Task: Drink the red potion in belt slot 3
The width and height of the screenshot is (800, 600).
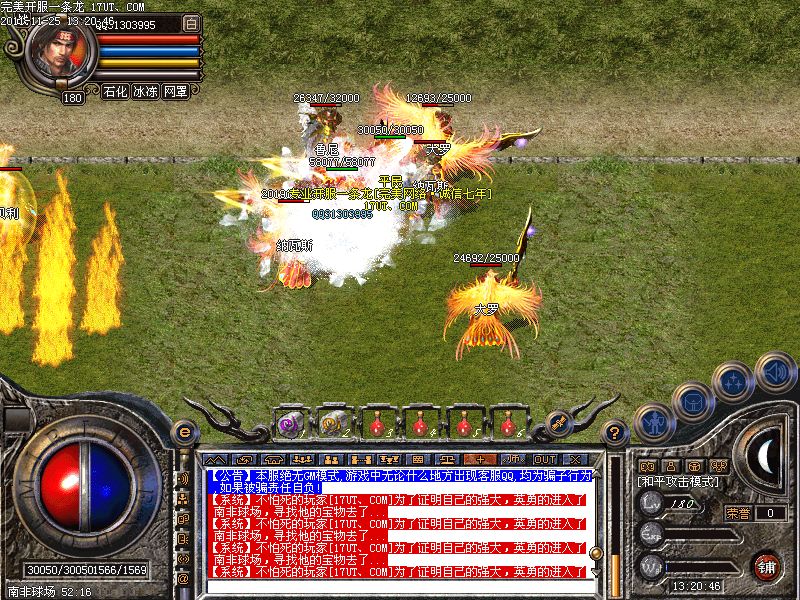Action: pos(376,424)
